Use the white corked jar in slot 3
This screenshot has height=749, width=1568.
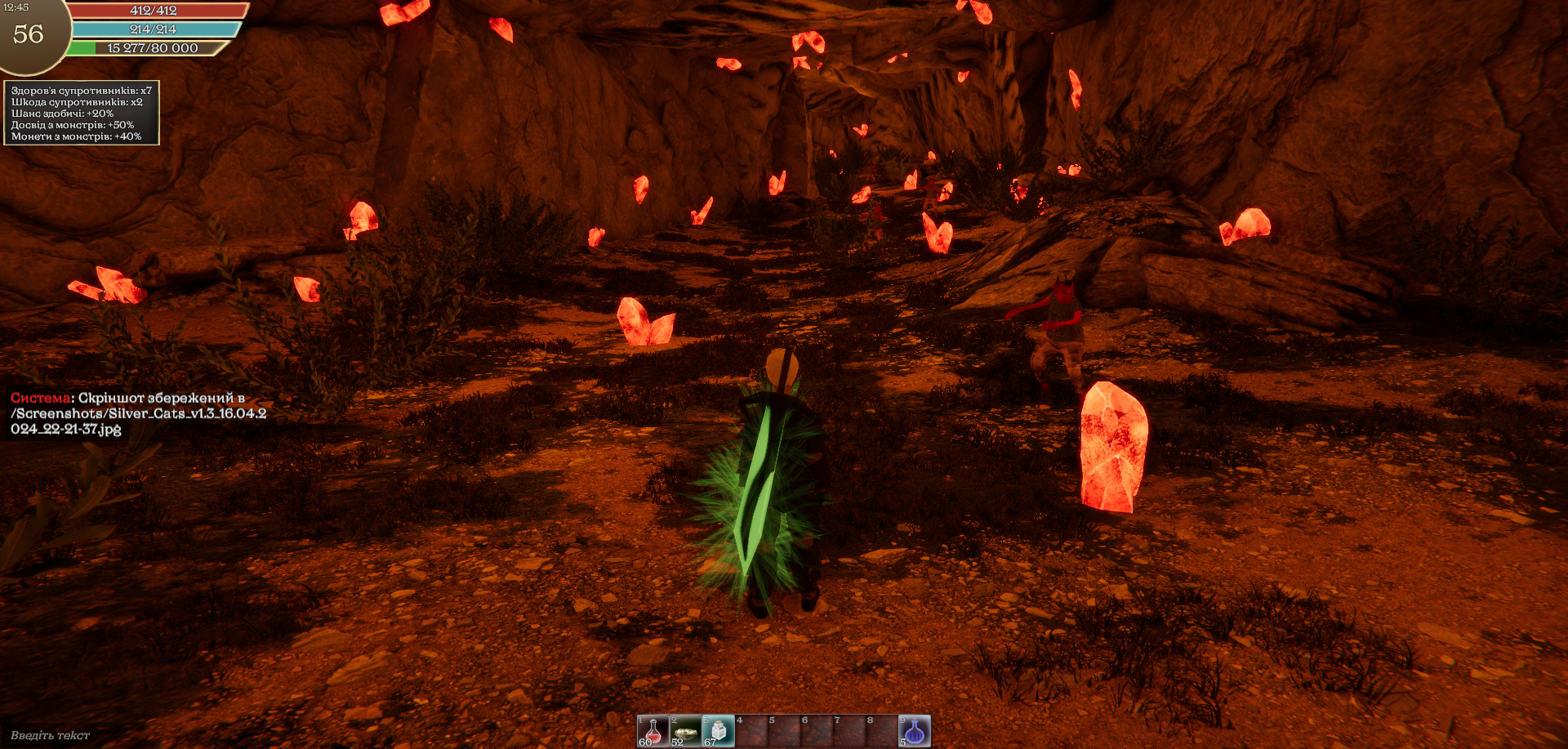click(x=719, y=731)
